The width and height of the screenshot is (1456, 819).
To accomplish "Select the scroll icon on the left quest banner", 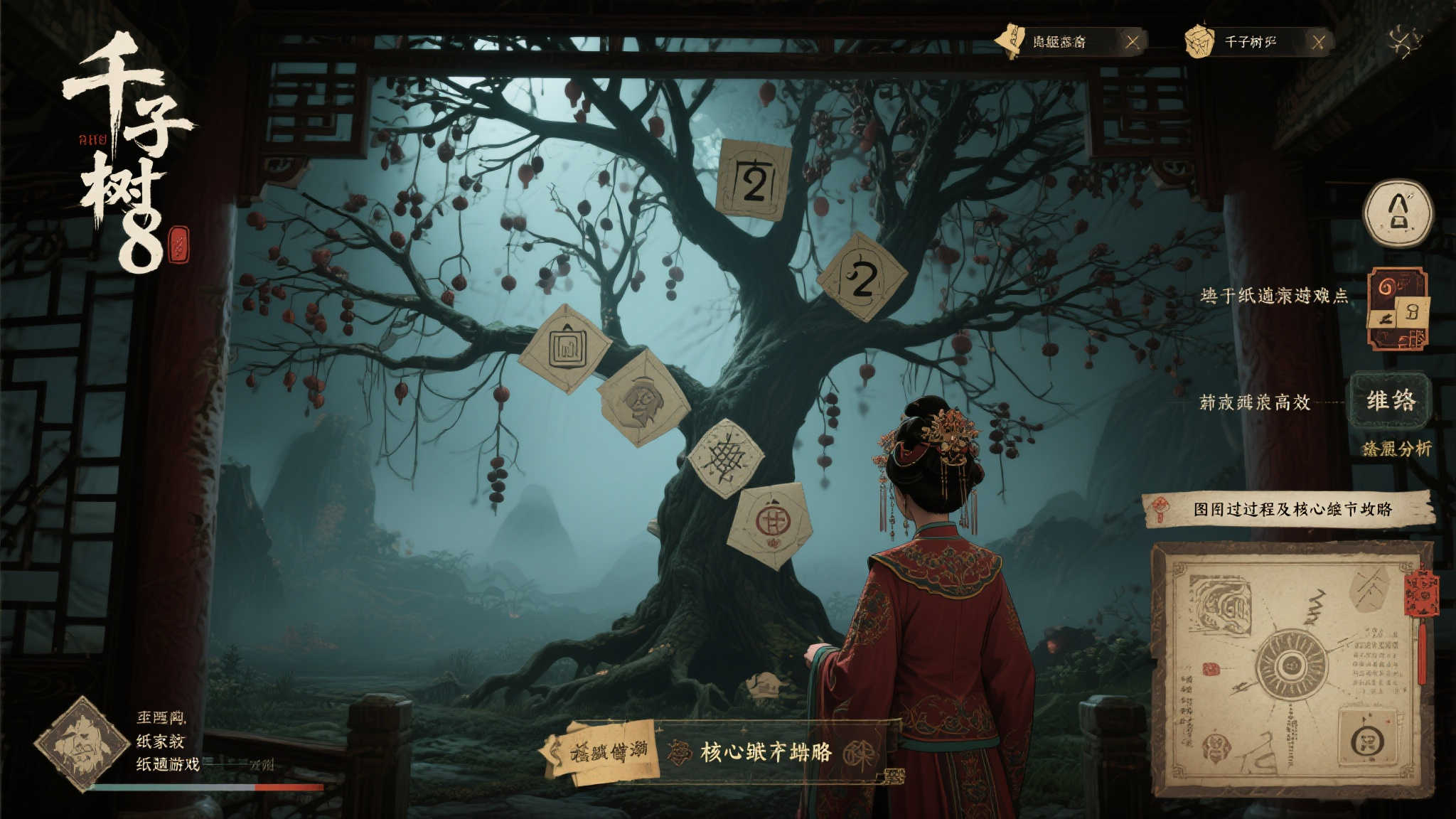I will coord(1011,42).
